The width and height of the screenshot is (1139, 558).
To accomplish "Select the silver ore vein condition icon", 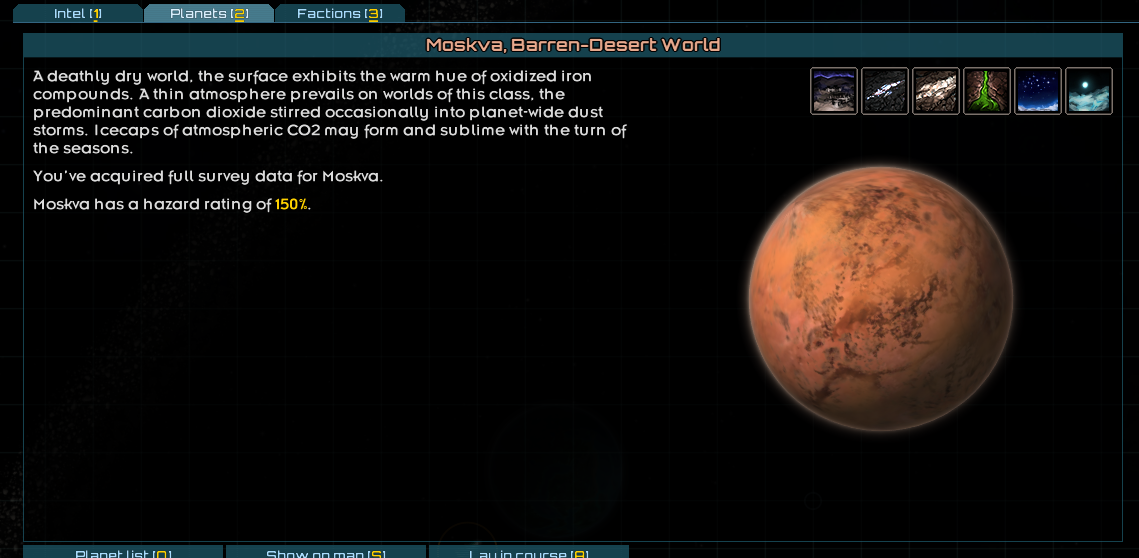I will point(885,91).
